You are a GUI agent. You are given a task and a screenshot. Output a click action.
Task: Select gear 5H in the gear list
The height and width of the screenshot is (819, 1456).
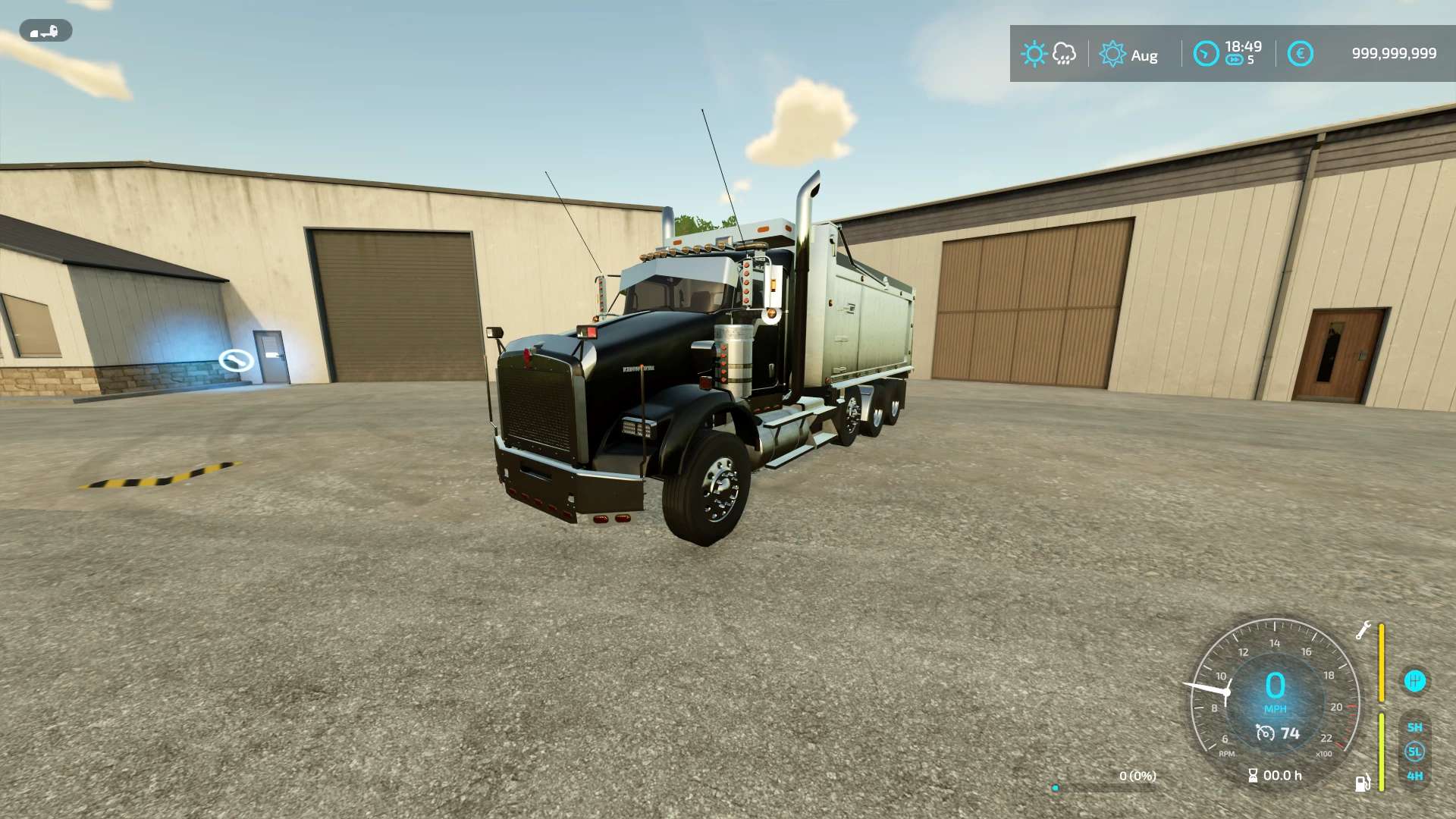click(1414, 727)
